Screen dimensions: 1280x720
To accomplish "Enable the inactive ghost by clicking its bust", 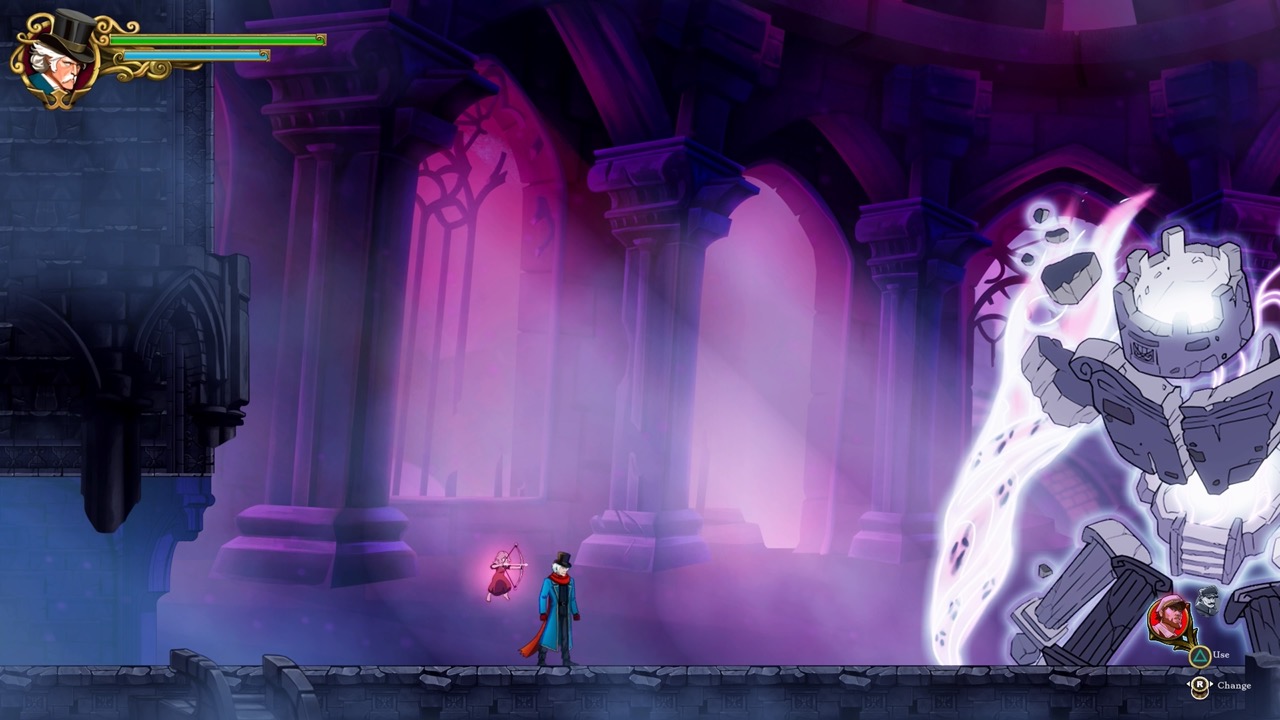I will (1207, 601).
